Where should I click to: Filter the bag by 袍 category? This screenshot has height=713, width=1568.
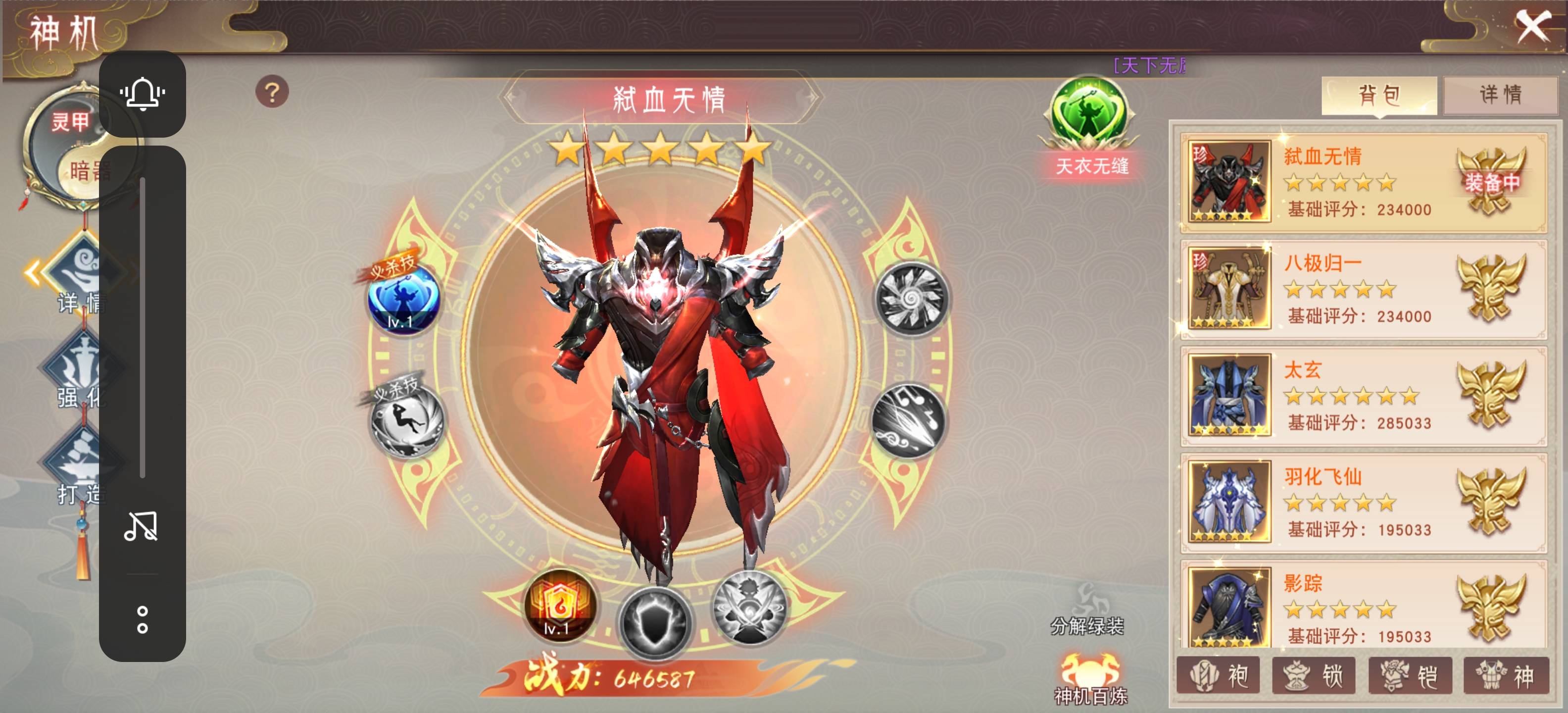pyautogui.click(x=1218, y=675)
